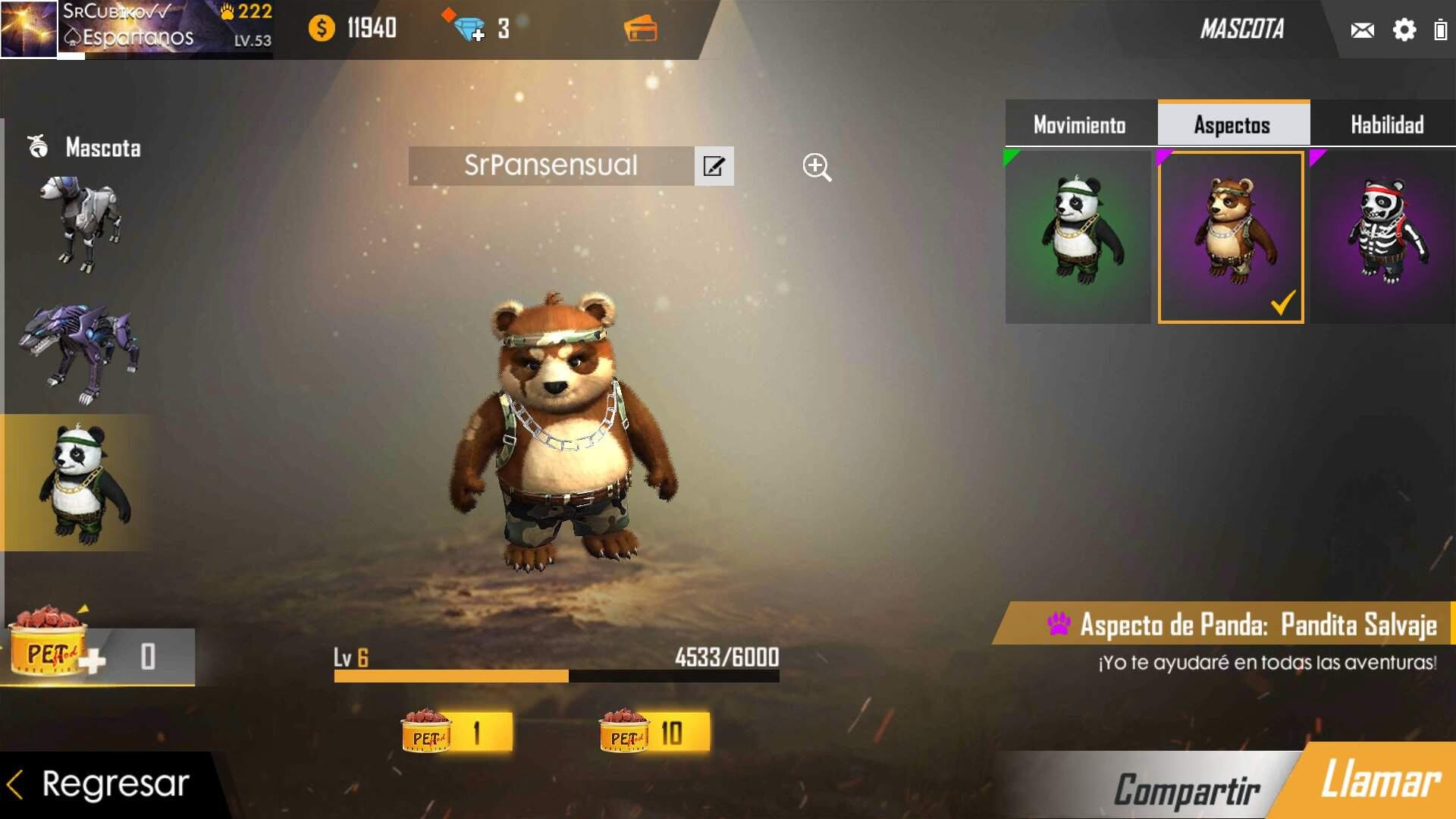Choose the purple mecha wolf pet
This screenshot has width=1456, height=819.
[x=80, y=353]
